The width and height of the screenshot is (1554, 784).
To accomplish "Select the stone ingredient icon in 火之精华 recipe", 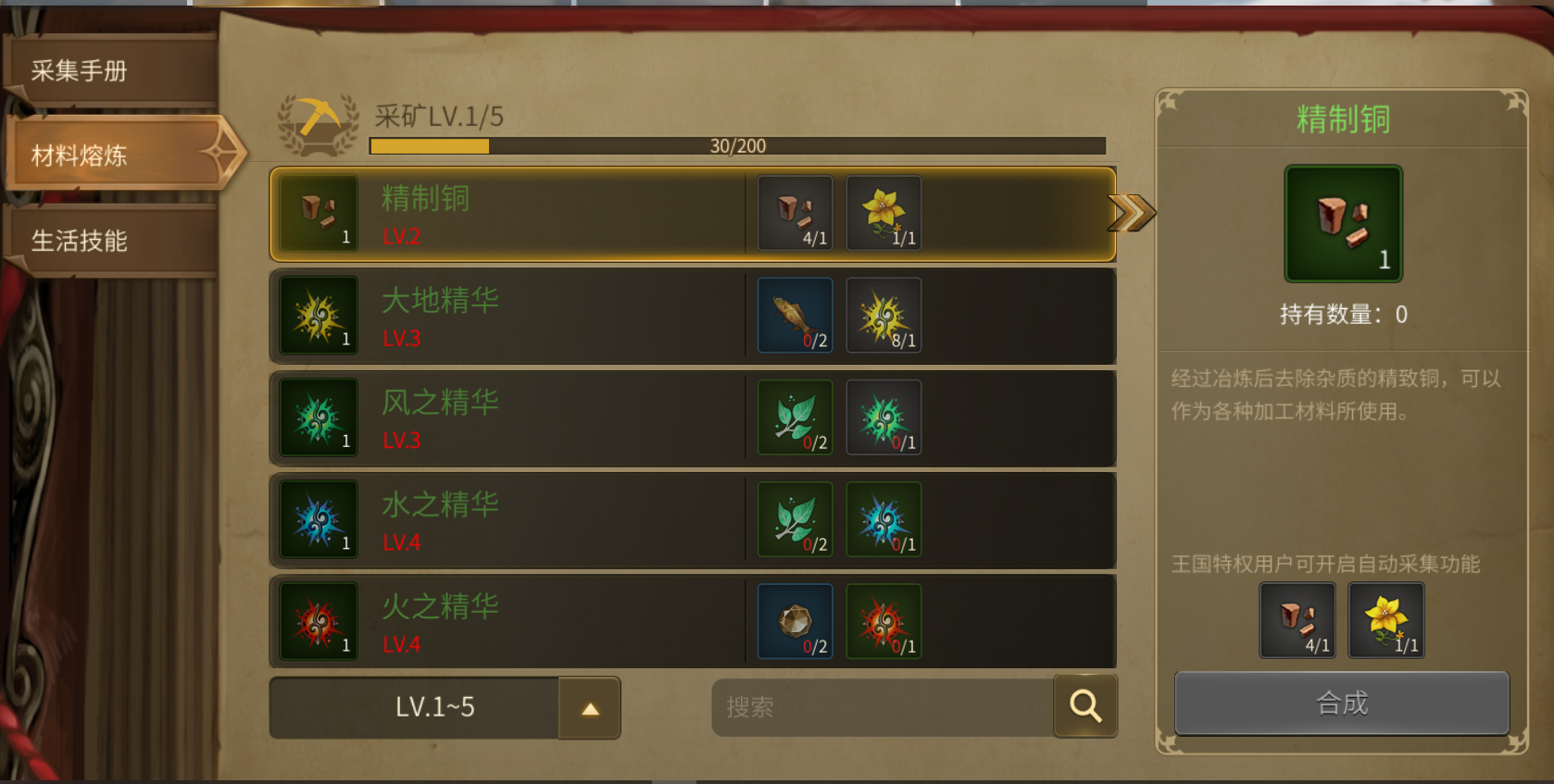I will pos(795,621).
